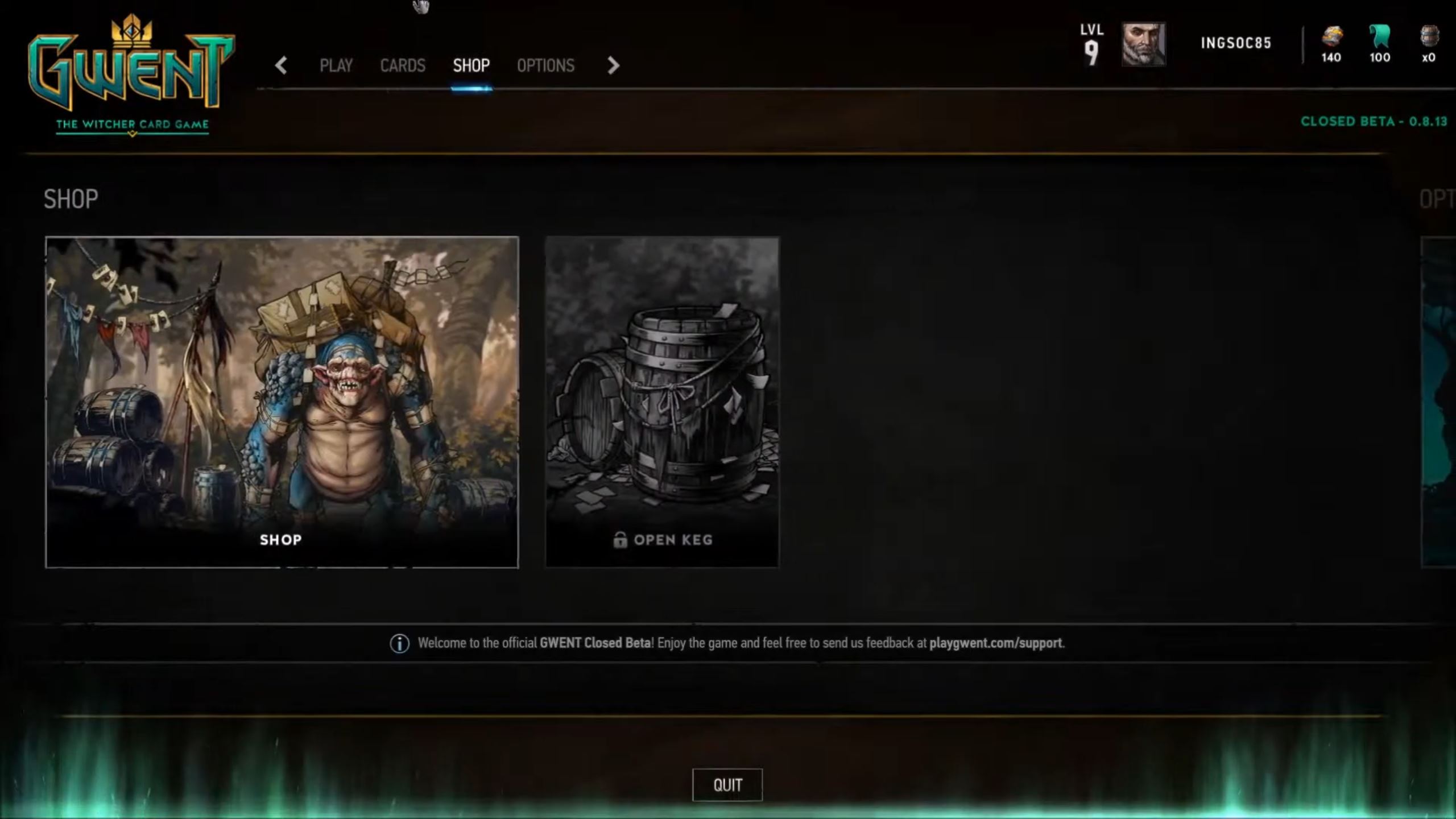The height and width of the screenshot is (819, 1456).
Task: Select the info icon in the welcome message
Action: point(399,643)
